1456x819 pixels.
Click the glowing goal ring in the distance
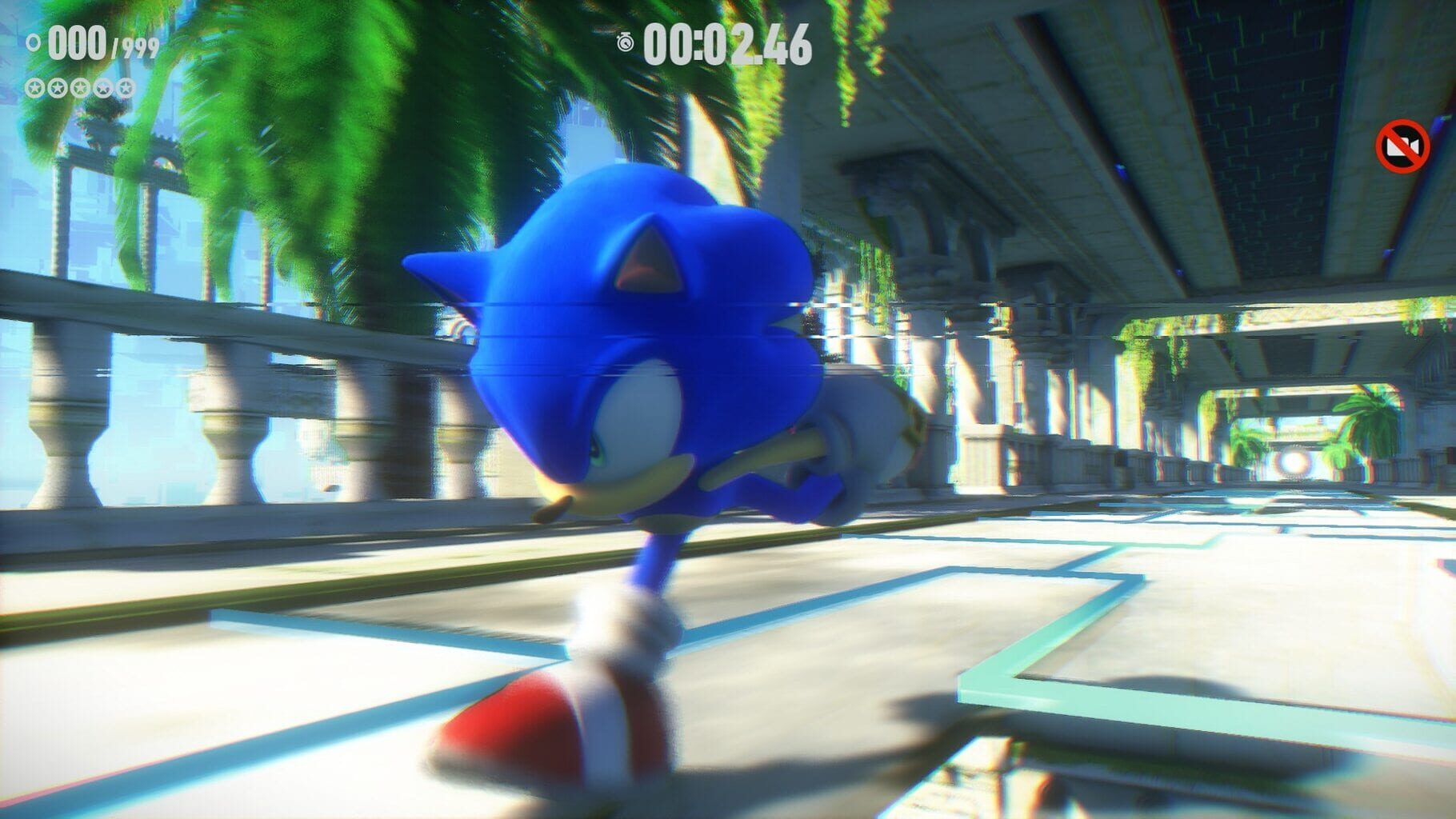(x=1292, y=464)
